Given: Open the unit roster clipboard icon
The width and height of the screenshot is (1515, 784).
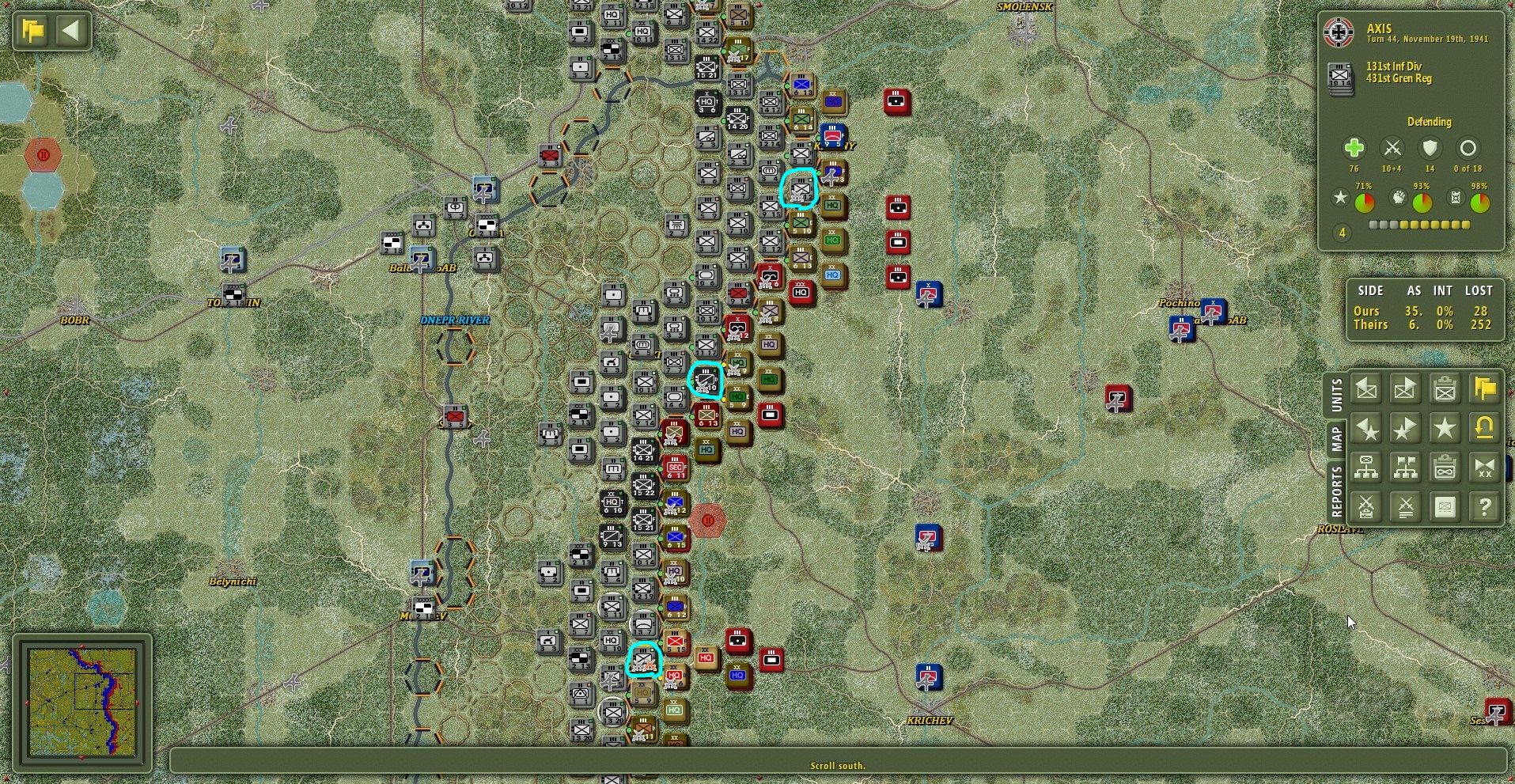Looking at the screenshot, I should [1445, 388].
